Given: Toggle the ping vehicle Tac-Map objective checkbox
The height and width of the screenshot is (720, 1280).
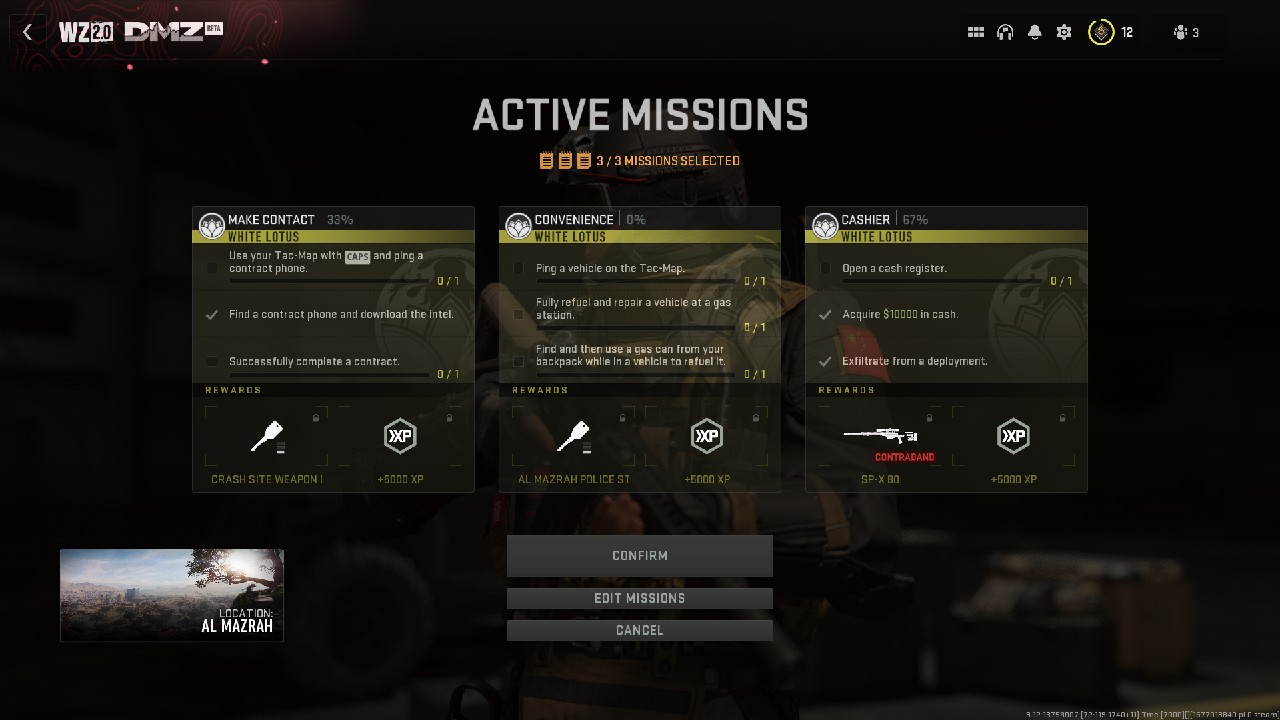Looking at the screenshot, I should (518, 267).
